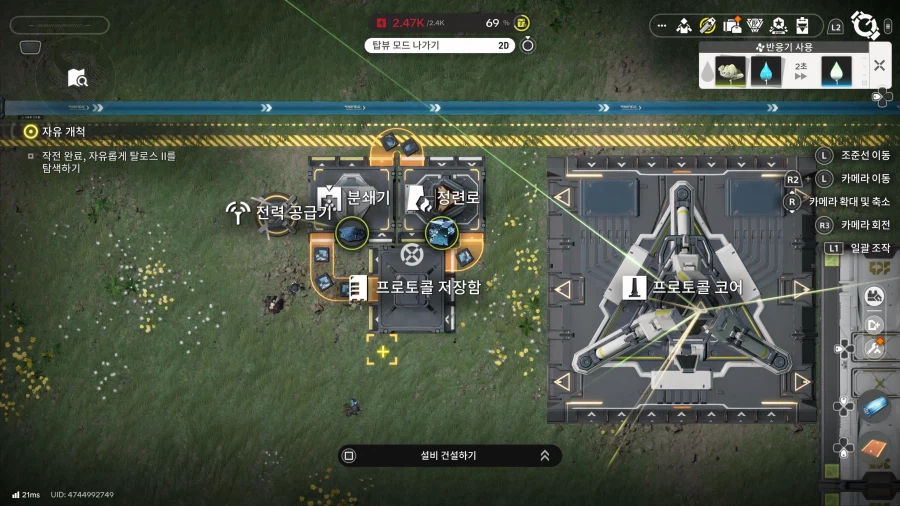Image resolution: width=900 pixels, height=506 pixels.
Task: Open the three-dots more options menu
Action: (662, 25)
